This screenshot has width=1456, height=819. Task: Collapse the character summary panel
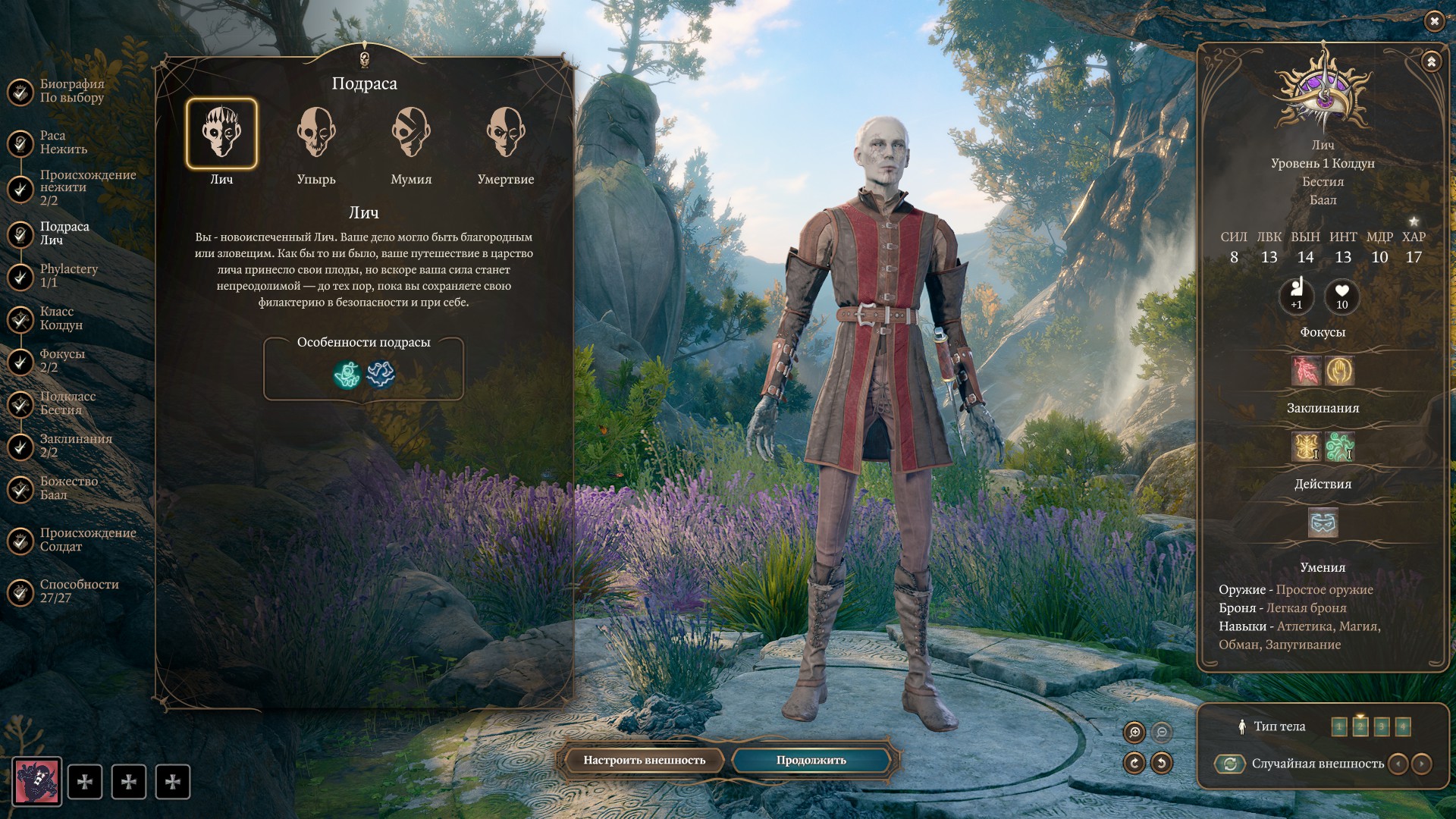point(1431,61)
